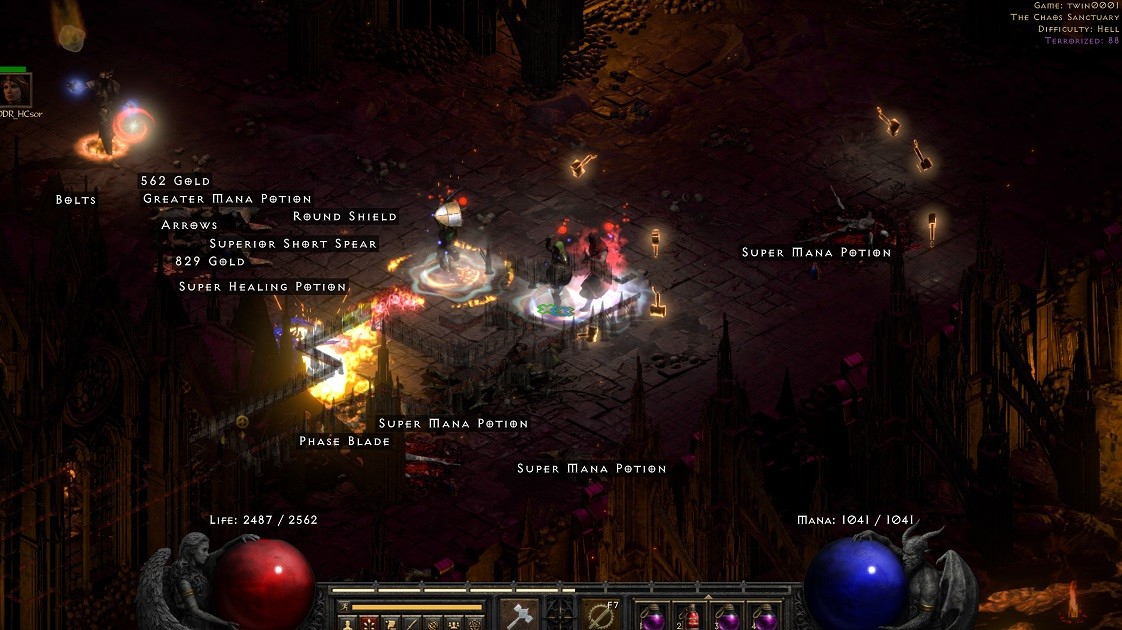This screenshot has width=1122, height=630.
Task: Pick up the Greater Mana Potion label
Action: point(227,199)
